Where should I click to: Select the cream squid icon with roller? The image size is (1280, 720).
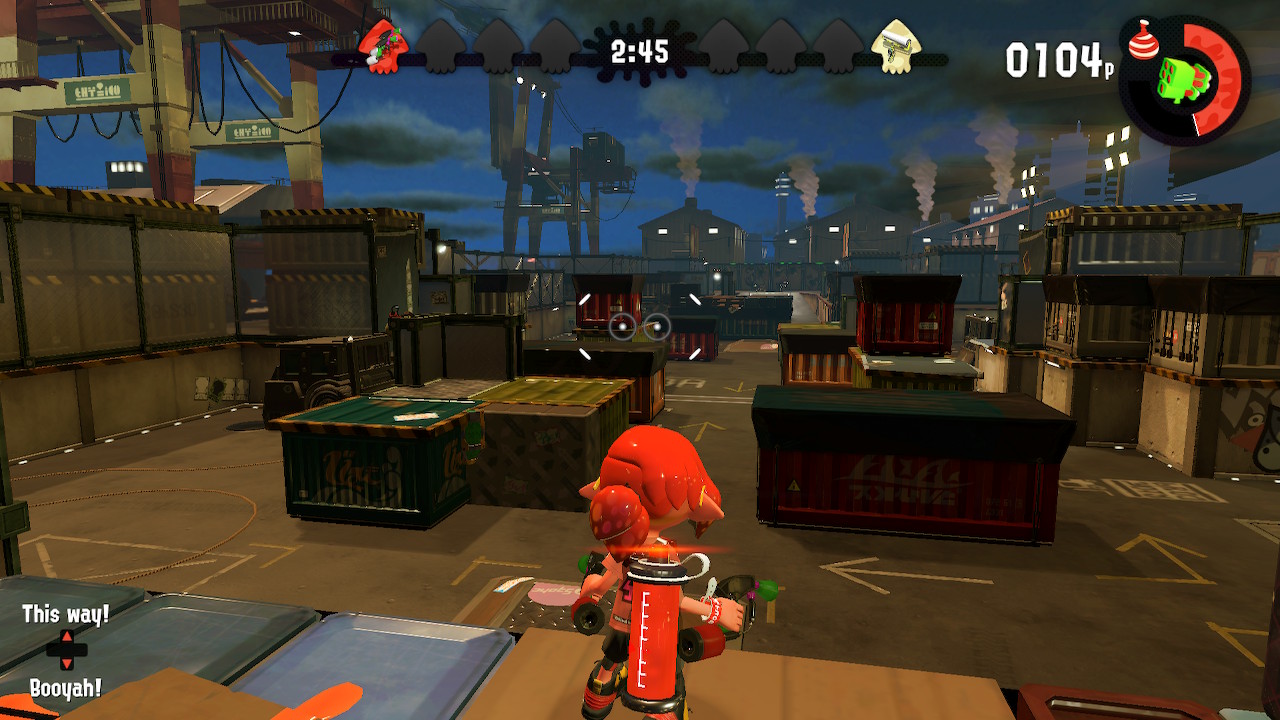pyautogui.click(x=896, y=46)
